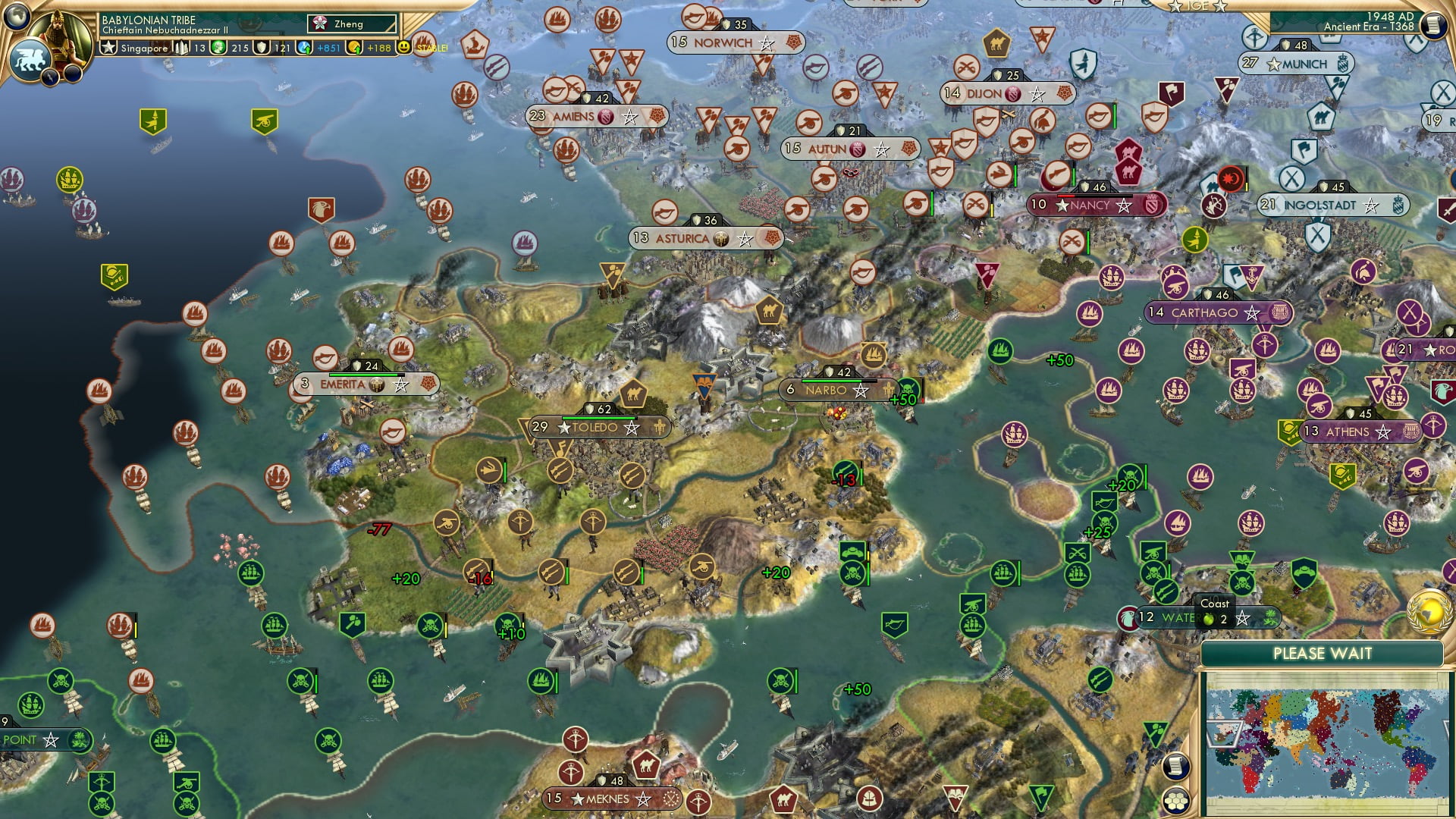
Task: Select the Toledo city banner
Action: coord(595,428)
